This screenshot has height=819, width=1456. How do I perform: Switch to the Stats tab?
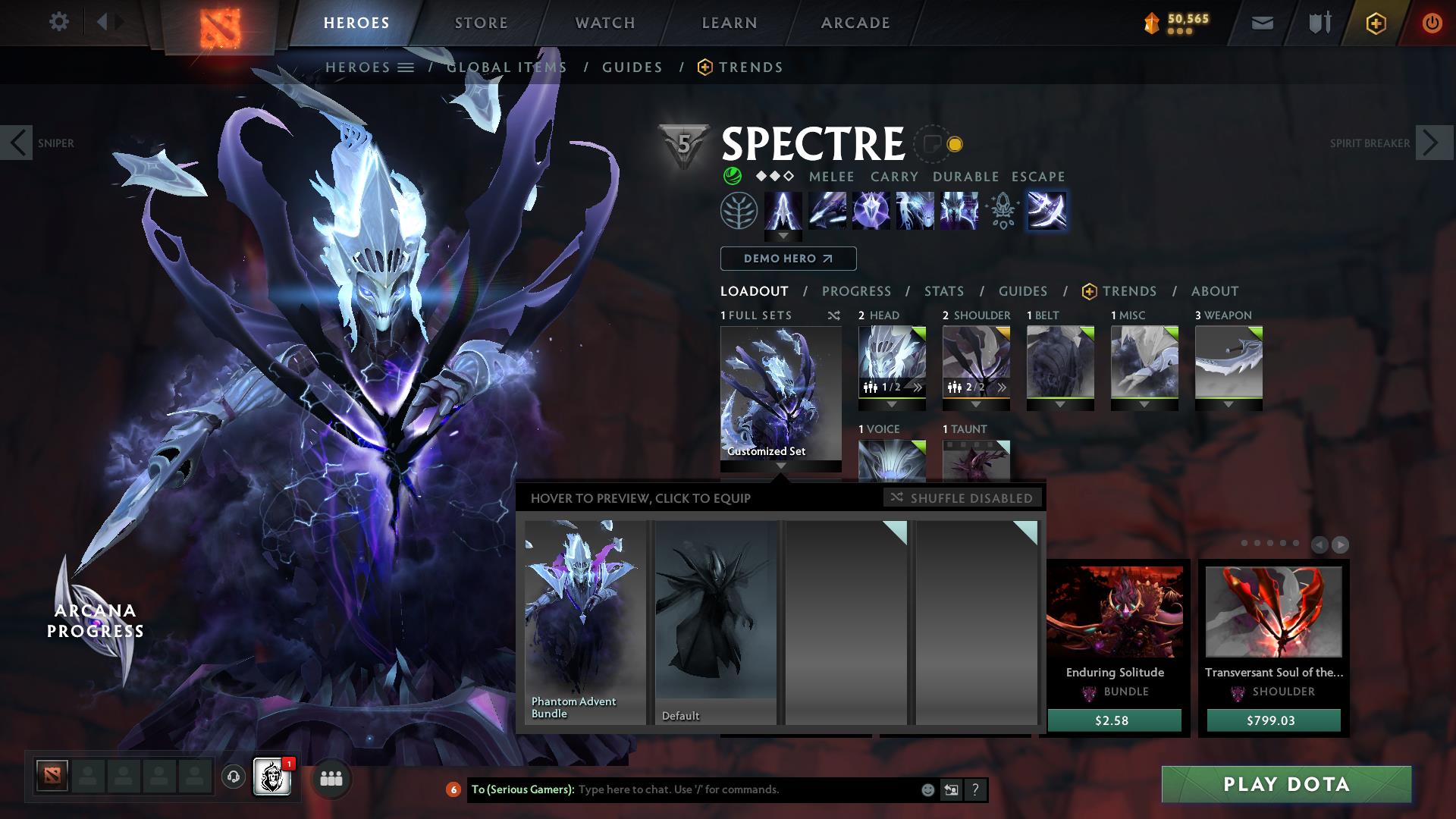(x=943, y=291)
